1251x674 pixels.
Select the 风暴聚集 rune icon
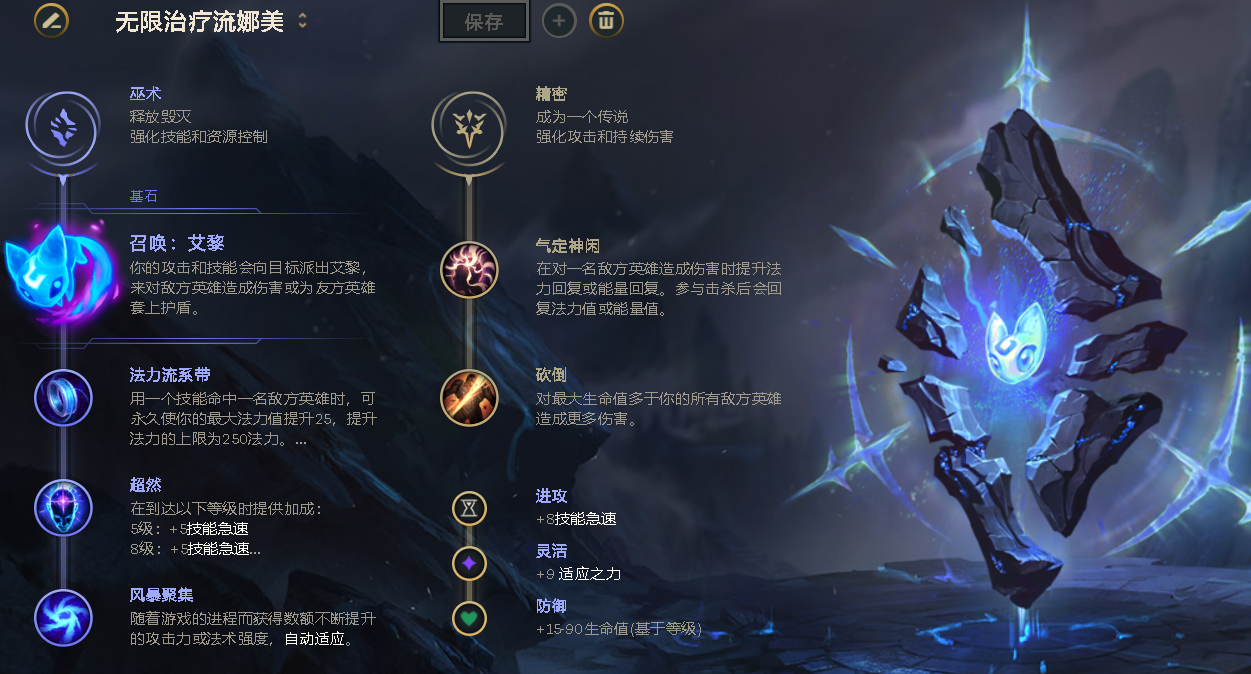pos(63,617)
